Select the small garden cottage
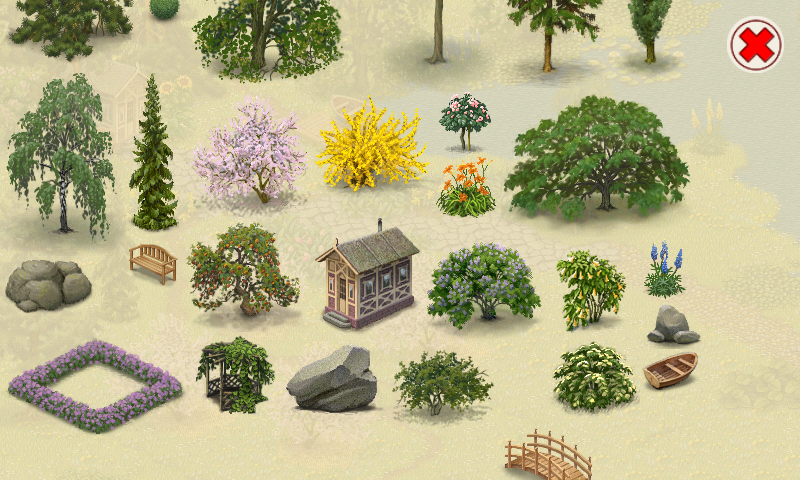800x480 pixels. [368, 277]
